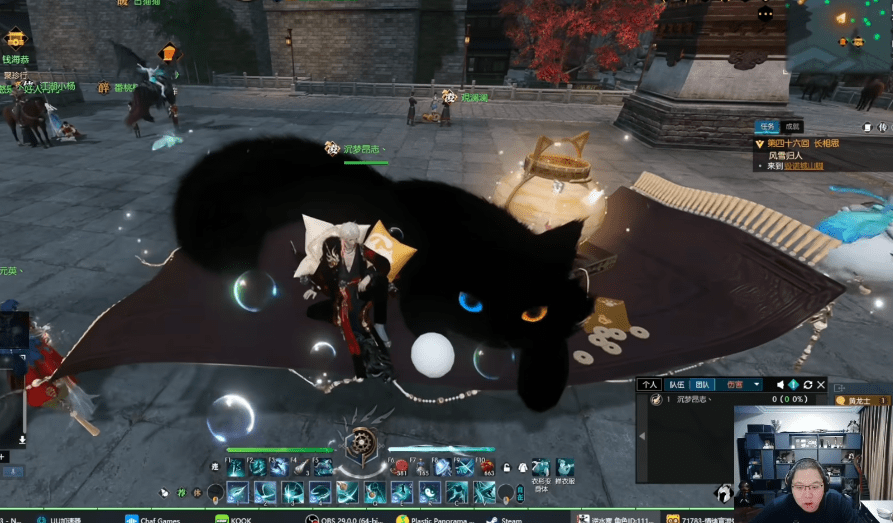The image size is (893, 523).
Task: Close the damage statistics panel
Action: click(x=821, y=385)
